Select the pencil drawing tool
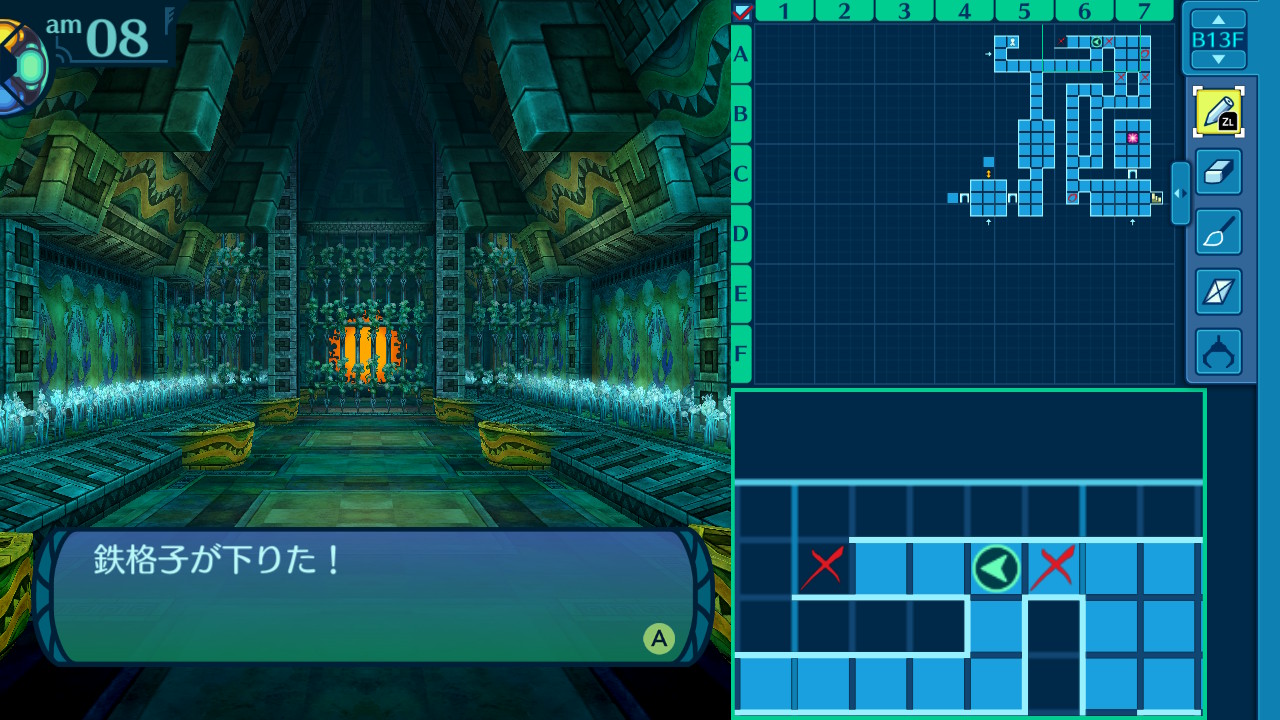This screenshot has width=1280, height=720. (1218, 112)
